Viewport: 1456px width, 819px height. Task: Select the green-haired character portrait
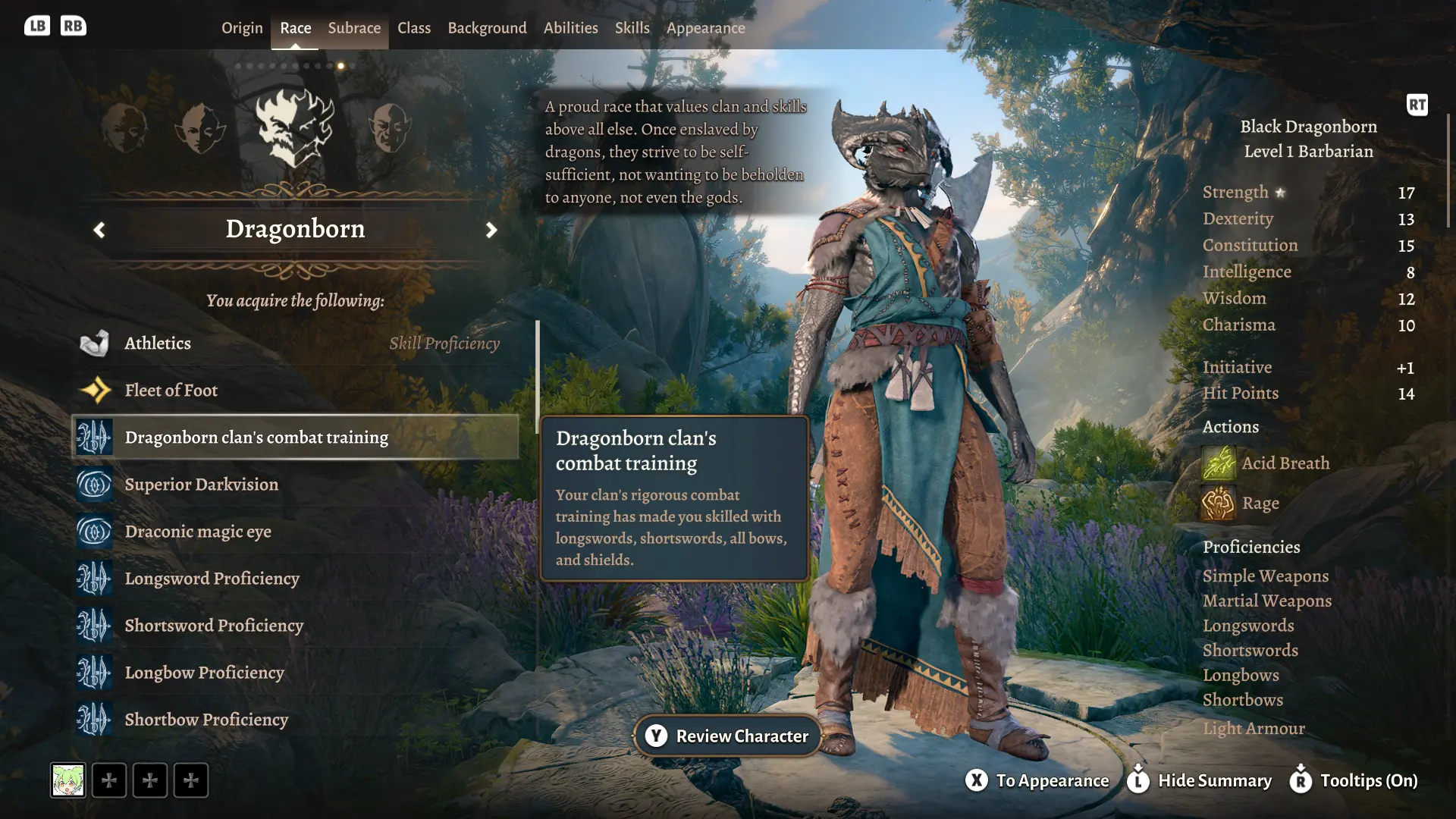pyautogui.click(x=68, y=780)
